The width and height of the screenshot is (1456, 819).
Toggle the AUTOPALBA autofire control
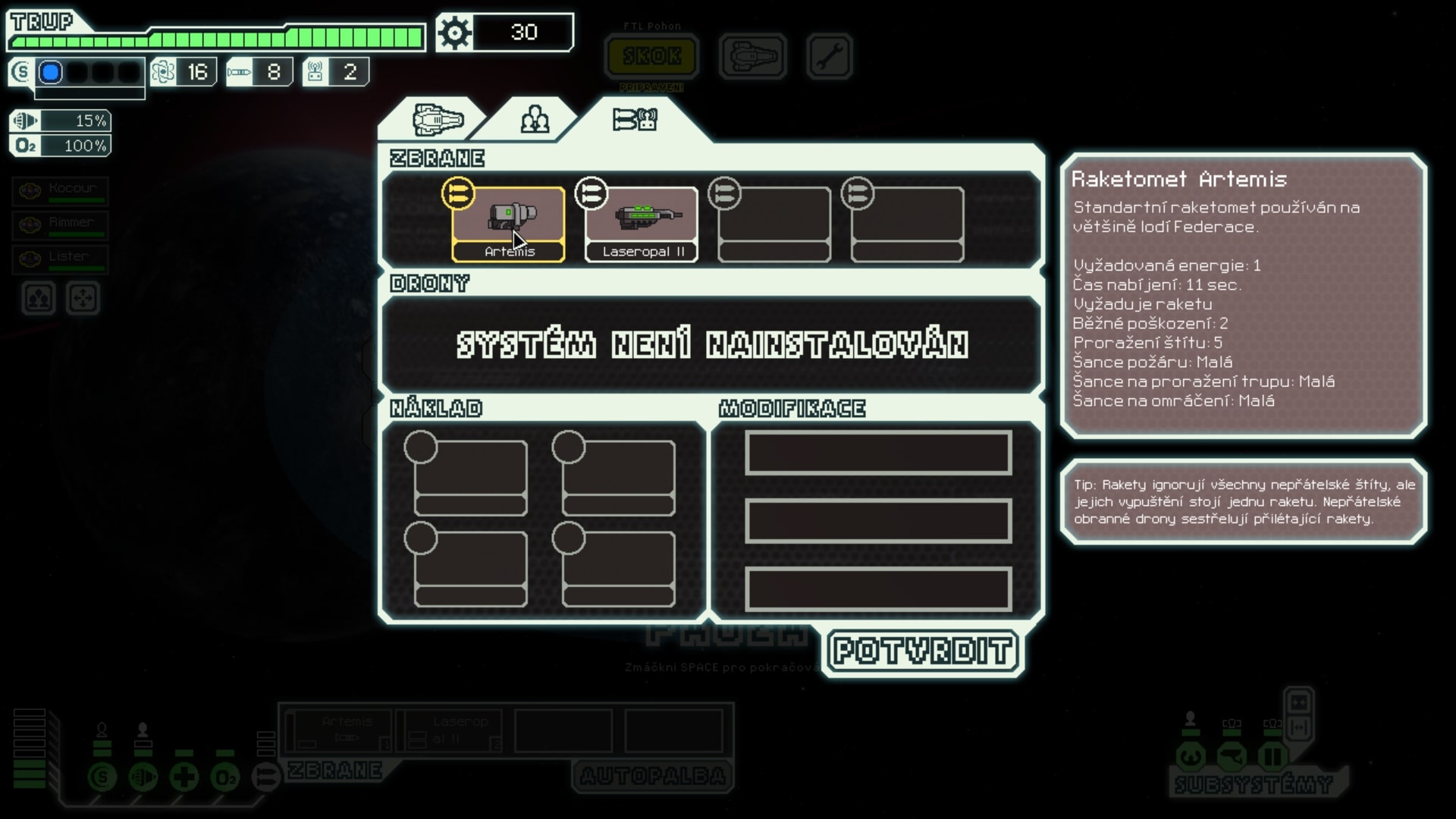651,777
